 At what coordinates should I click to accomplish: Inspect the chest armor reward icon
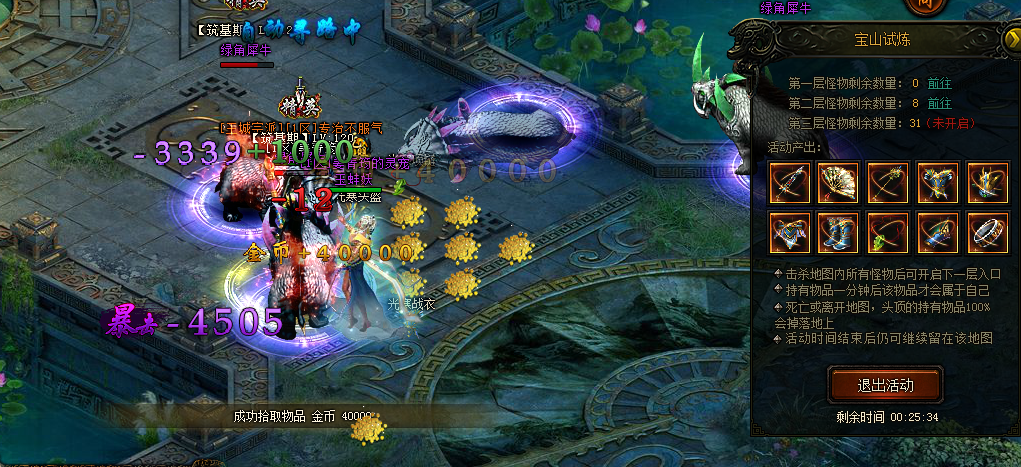[x=938, y=182]
